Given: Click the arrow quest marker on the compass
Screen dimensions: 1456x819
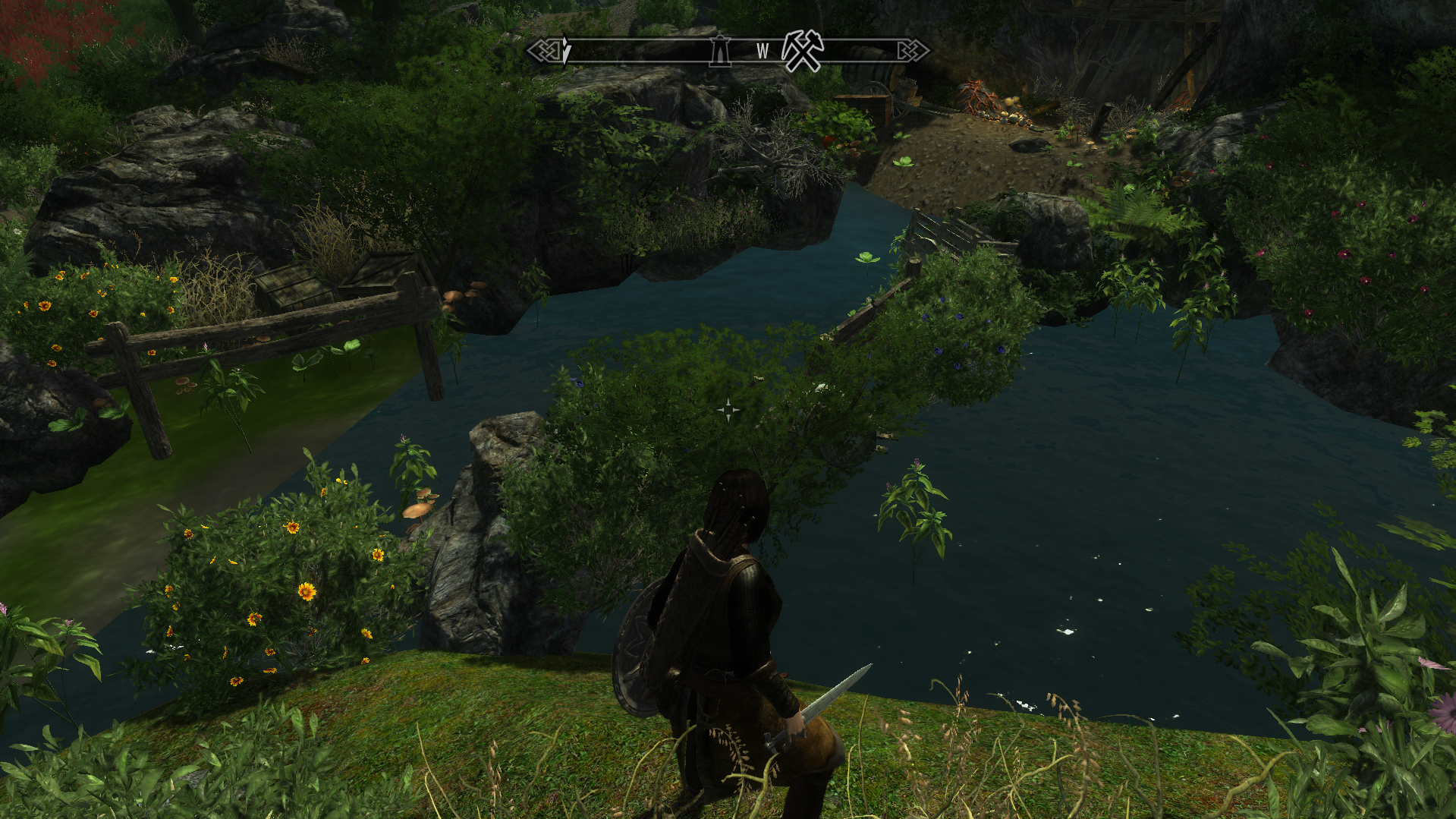Looking at the screenshot, I should click(x=566, y=50).
